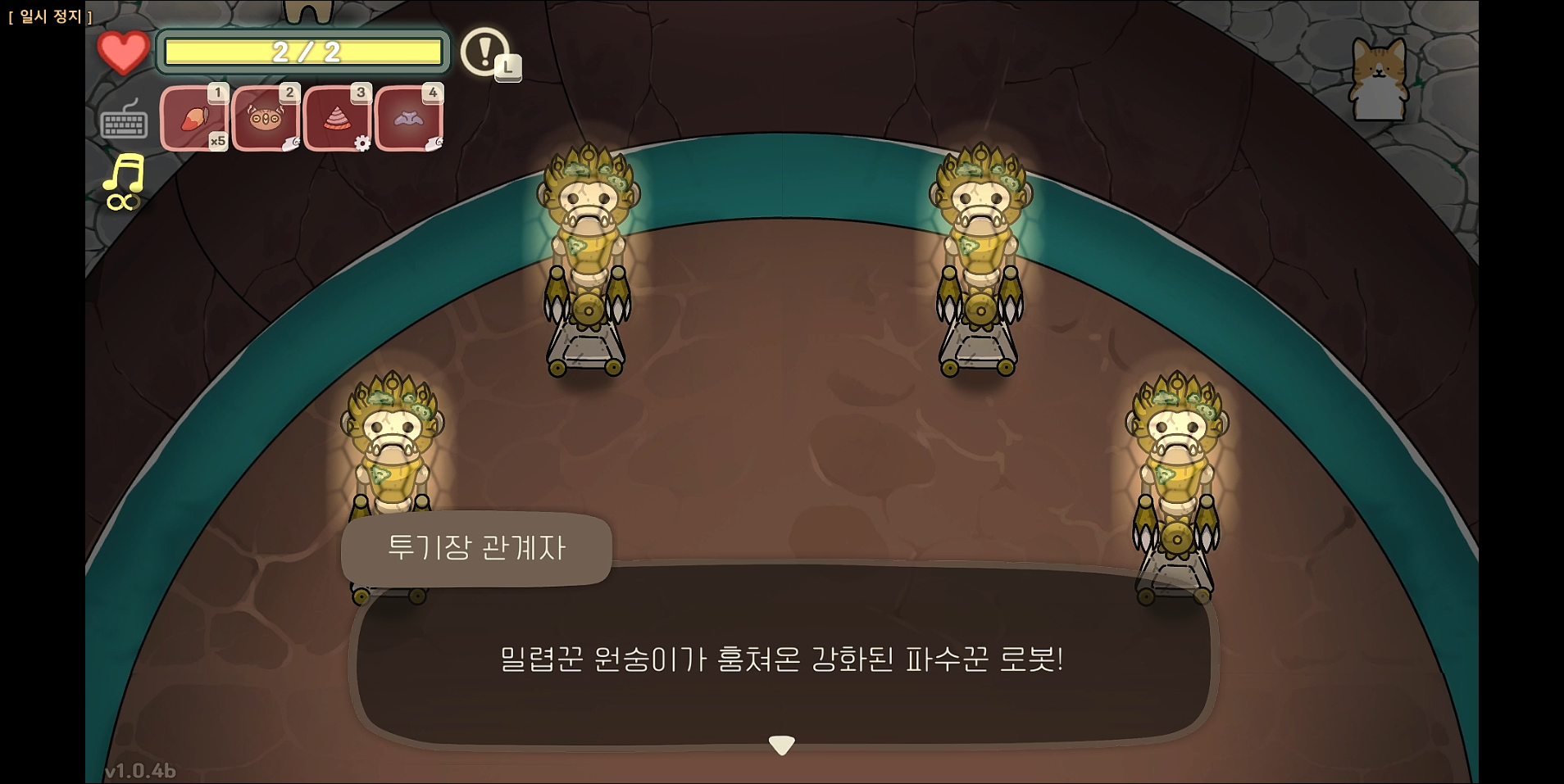
Task: Select the owl head item in slot 2
Action: 267,117
